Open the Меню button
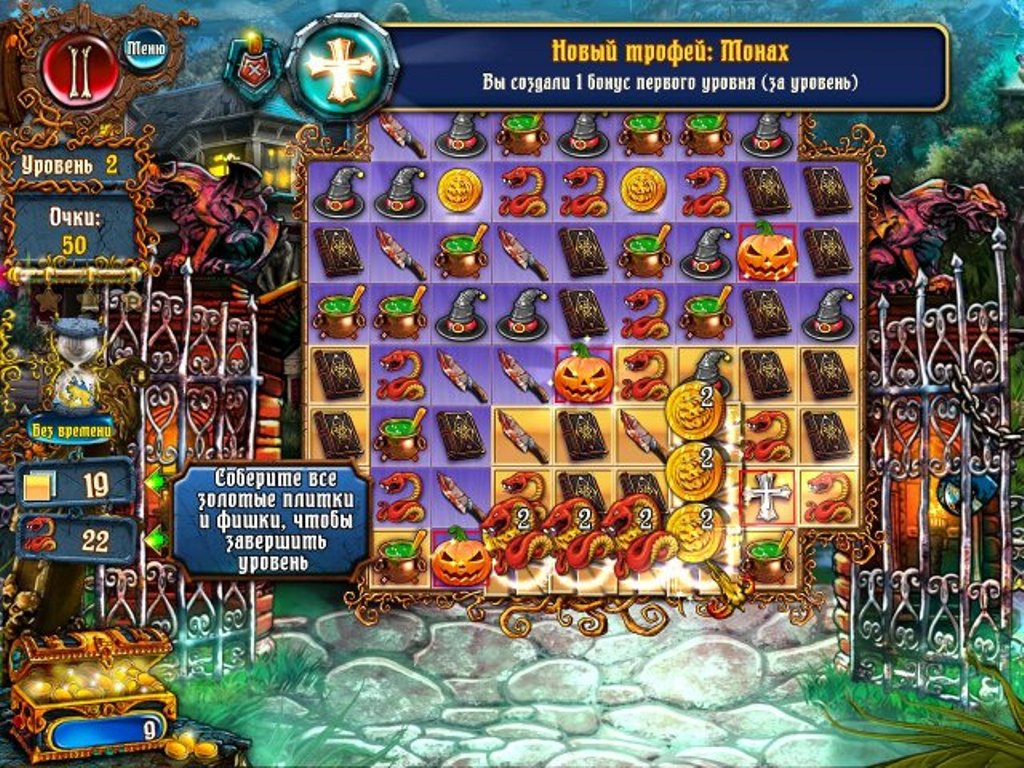This screenshot has height=768, width=1024. tap(144, 46)
